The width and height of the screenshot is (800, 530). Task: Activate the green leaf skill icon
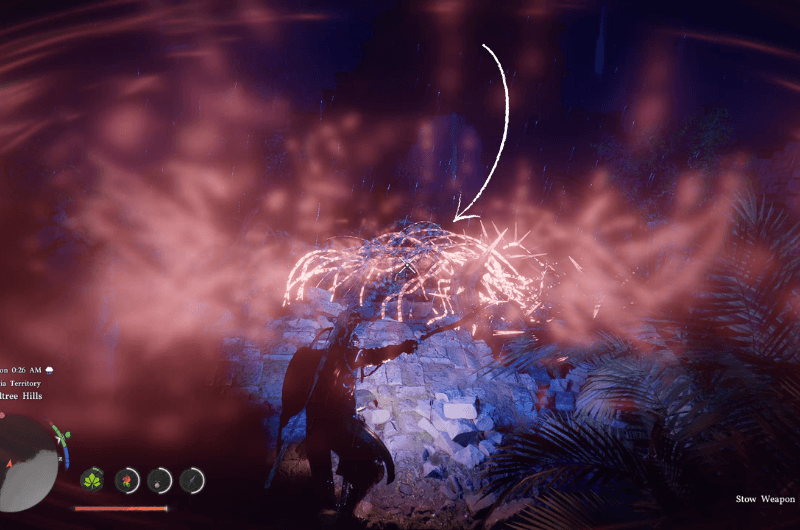click(93, 480)
